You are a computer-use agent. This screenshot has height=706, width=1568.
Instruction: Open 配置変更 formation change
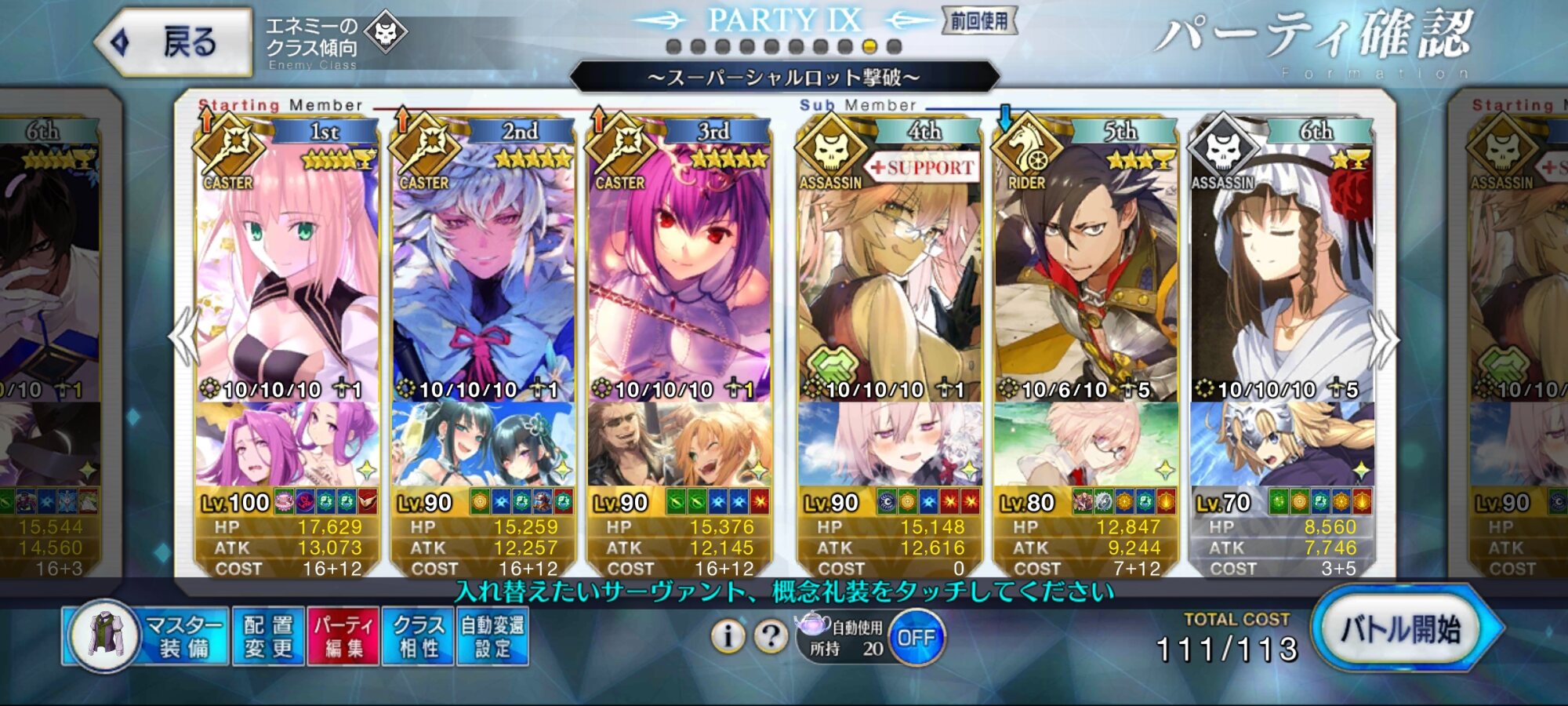[x=268, y=636]
